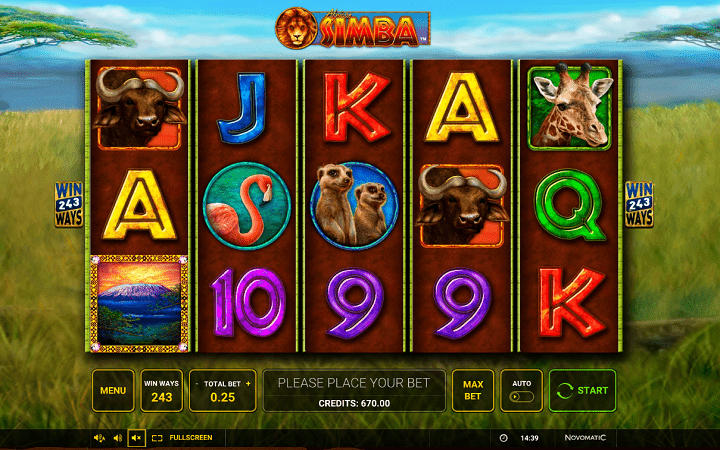Screen dimensions: 720x450
Task: Enable full volume speaker icon
Action: tap(99, 438)
